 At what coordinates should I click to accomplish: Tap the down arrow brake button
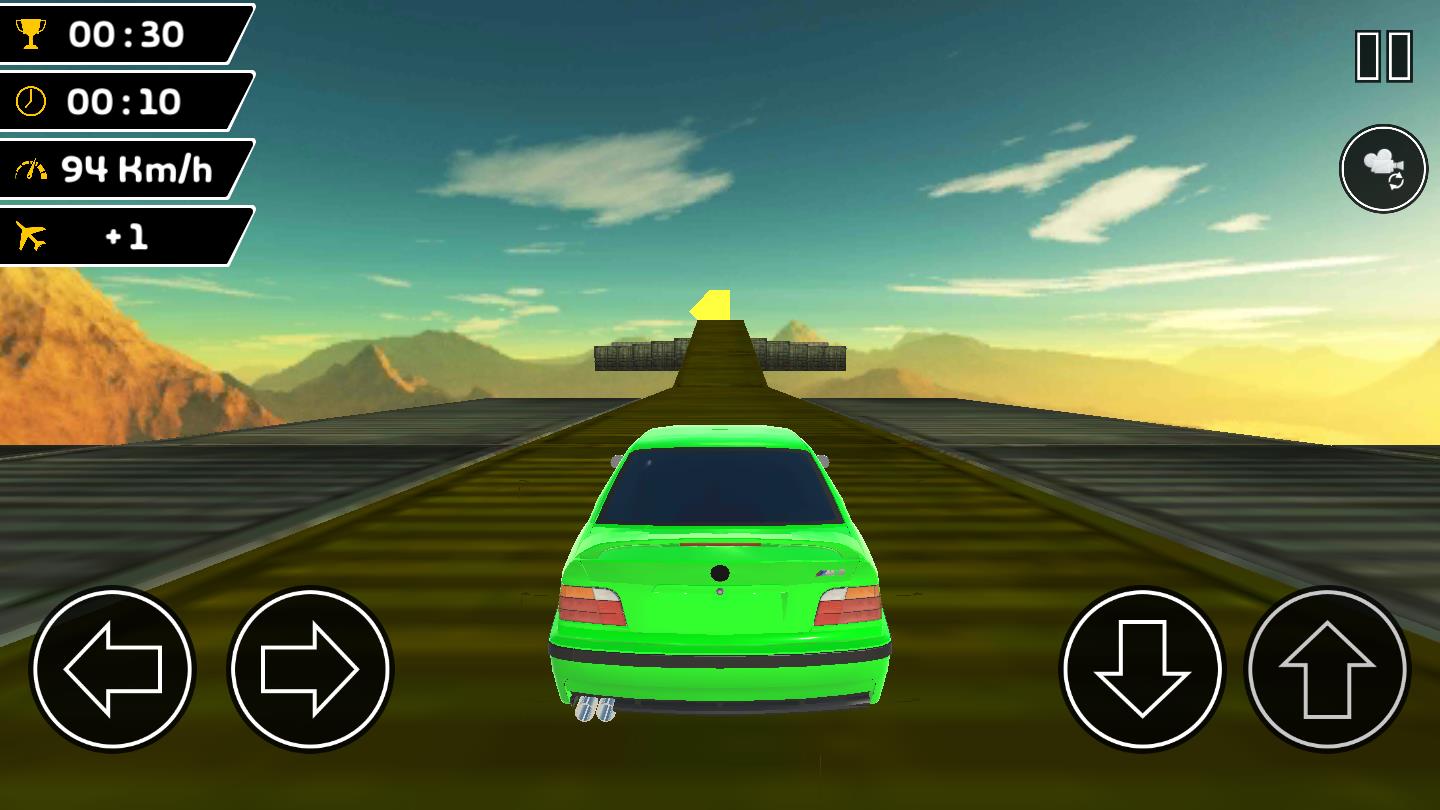(1142, 668)
